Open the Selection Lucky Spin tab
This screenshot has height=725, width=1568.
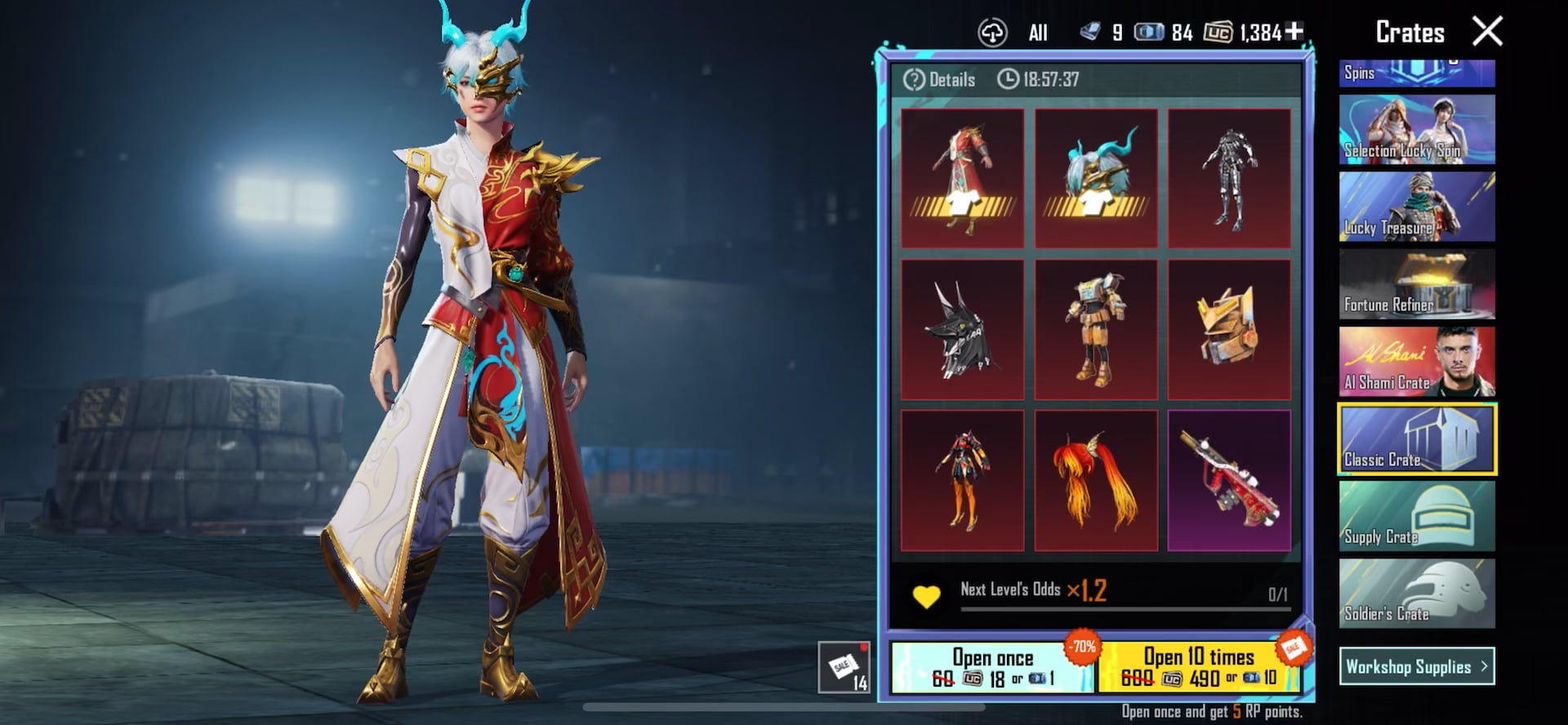(1417, 130)
